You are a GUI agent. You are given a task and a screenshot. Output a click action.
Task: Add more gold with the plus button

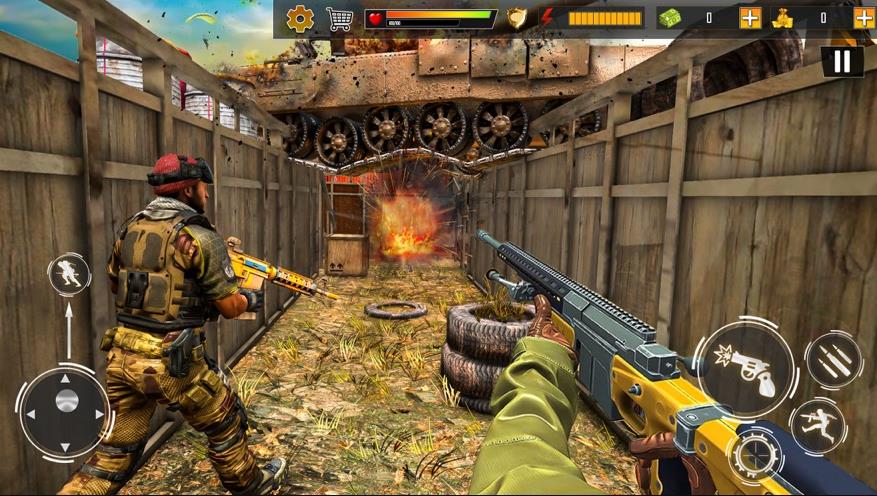(864, 18)
